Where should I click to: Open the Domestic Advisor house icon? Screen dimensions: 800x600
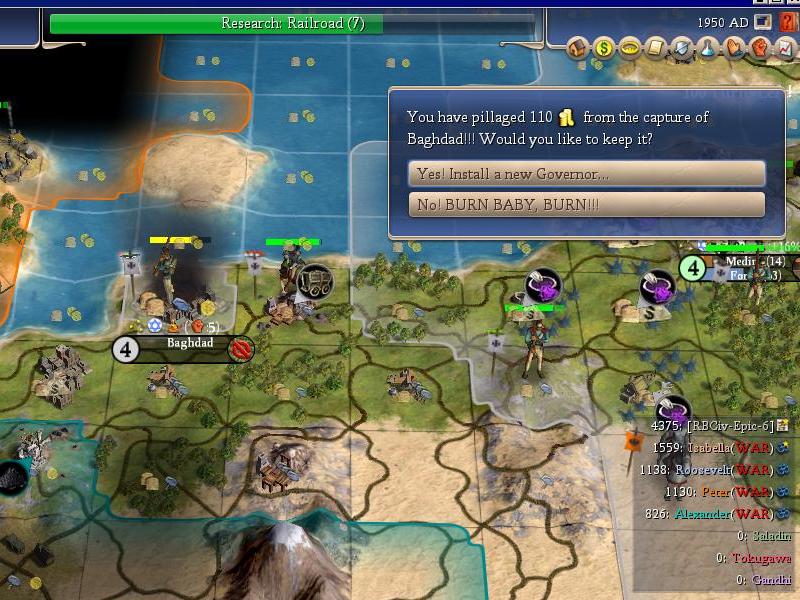[578, 48]
